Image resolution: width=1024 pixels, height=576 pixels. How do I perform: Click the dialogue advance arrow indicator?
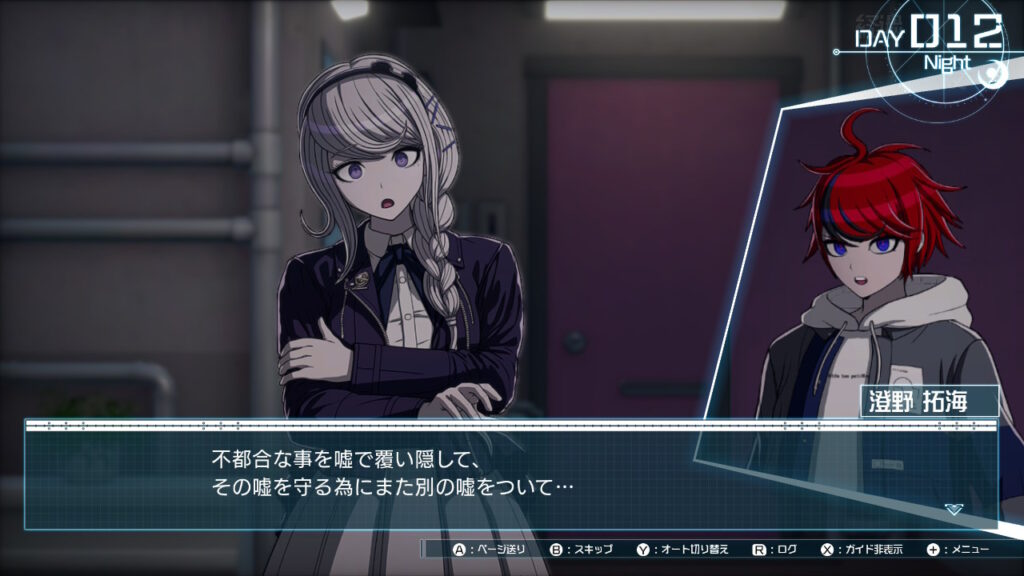coord(953,509)
